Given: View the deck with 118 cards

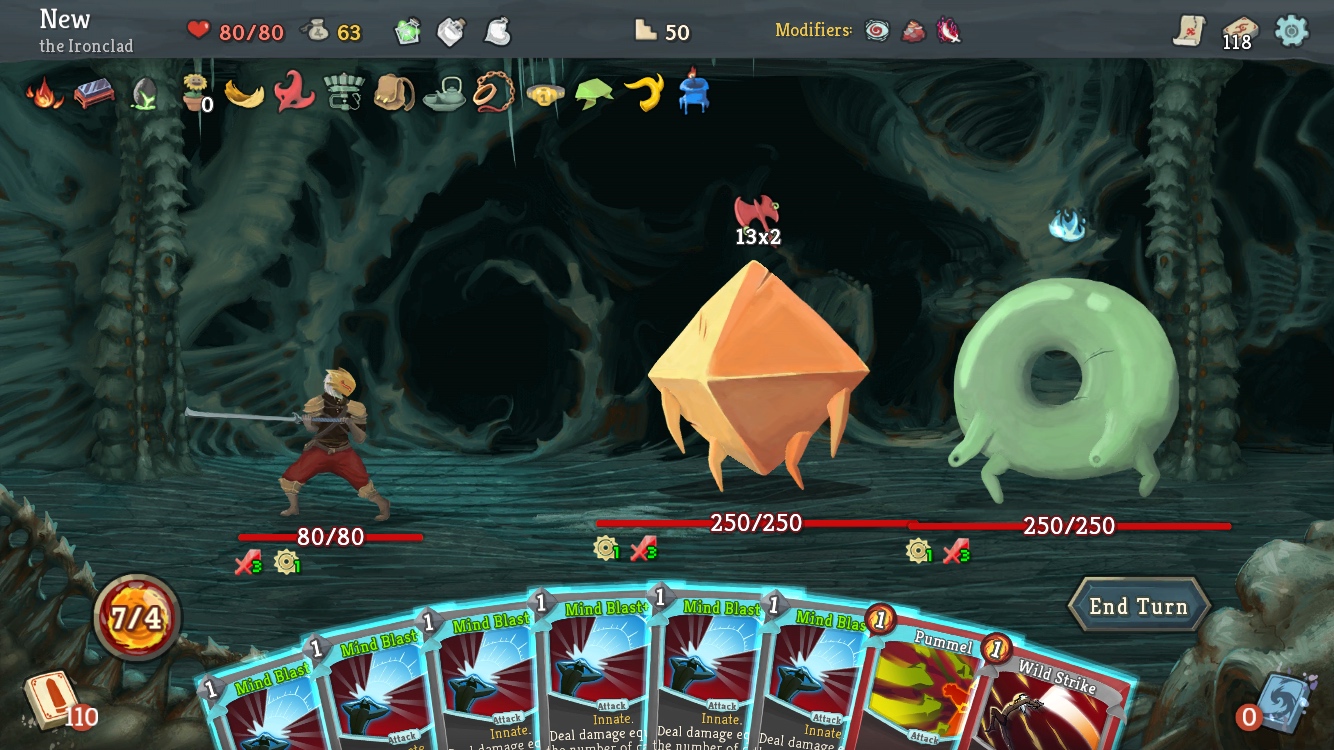Looking at the screenshot, I should [x=1239, y=31].
